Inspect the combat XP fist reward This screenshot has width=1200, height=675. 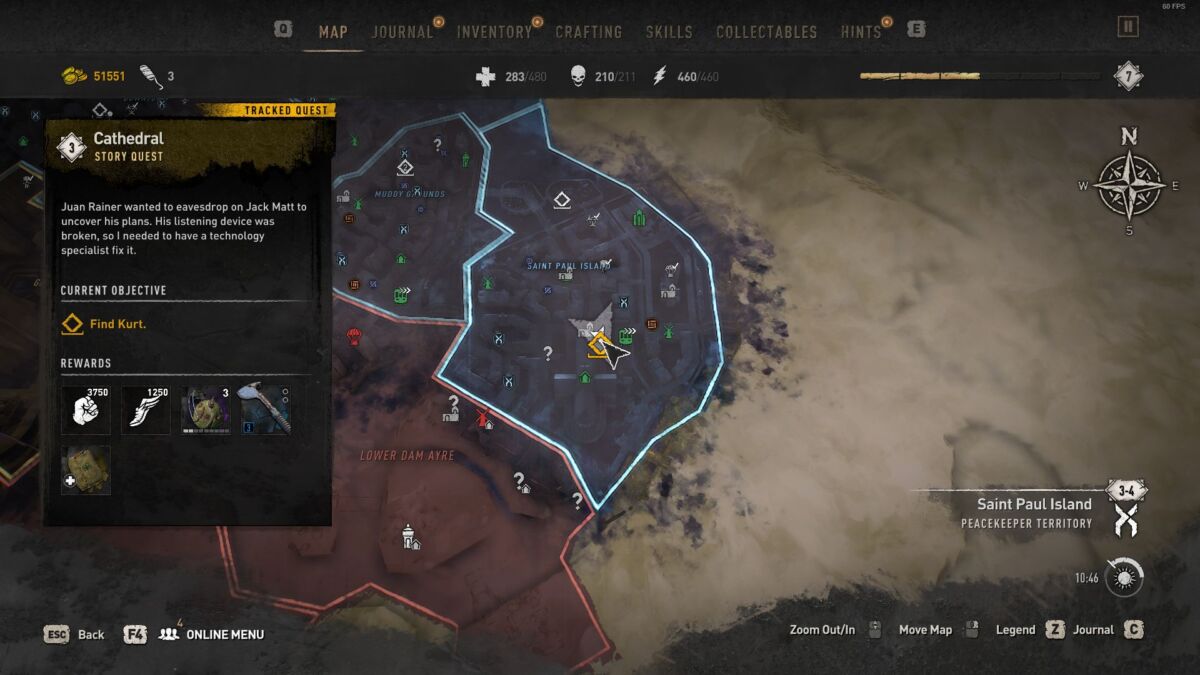(x=86, y=410)
